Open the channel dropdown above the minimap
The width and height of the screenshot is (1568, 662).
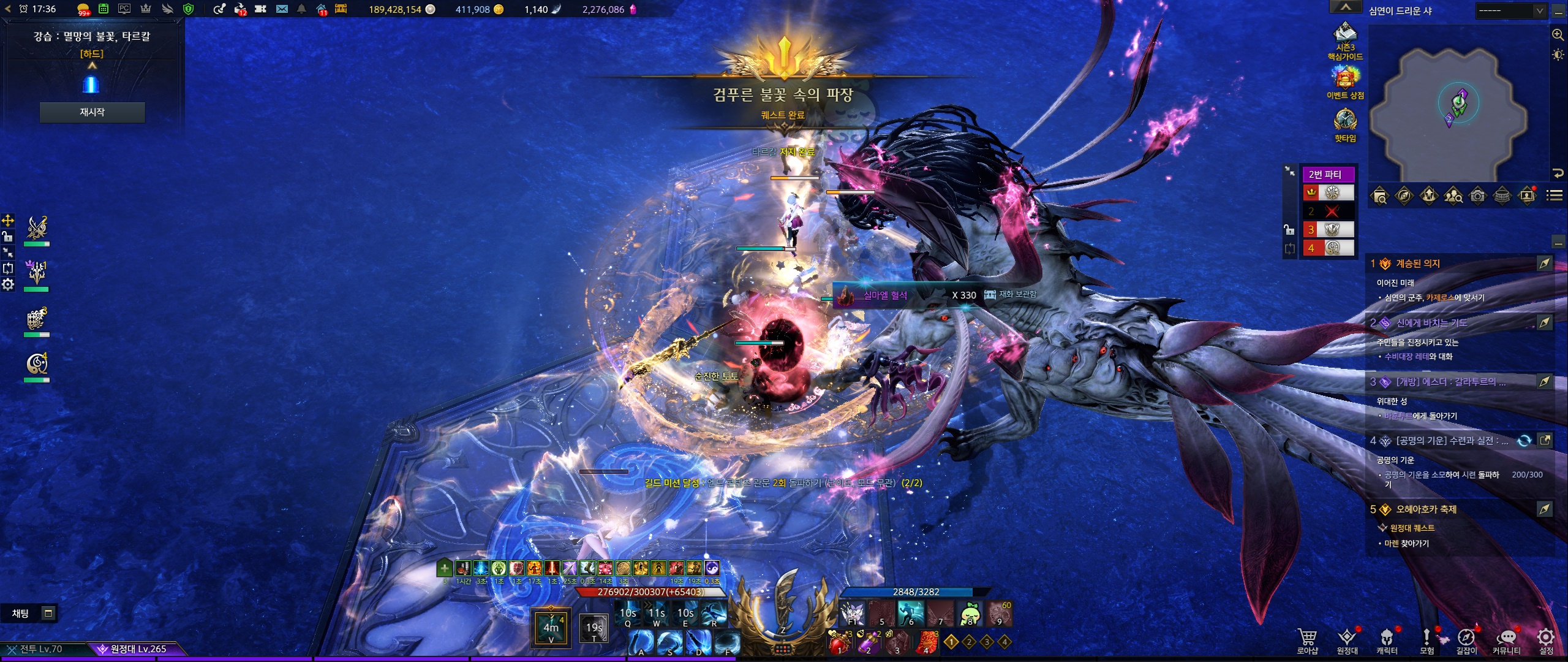click(x=1511, y=10)
